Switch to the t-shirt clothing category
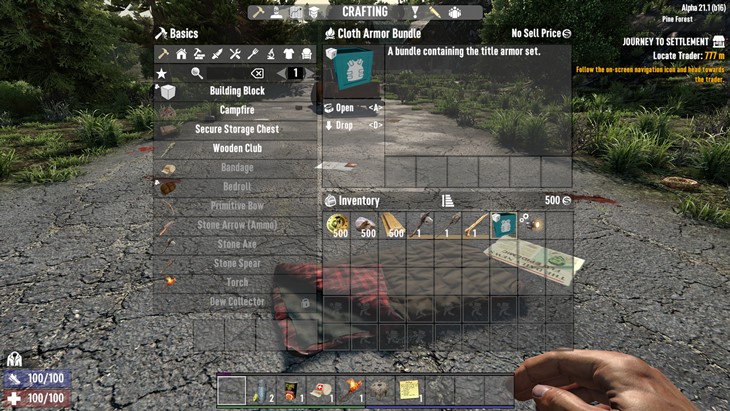This screenshot has width=730, height=411. pyautogui.click(x=289, y=53)
